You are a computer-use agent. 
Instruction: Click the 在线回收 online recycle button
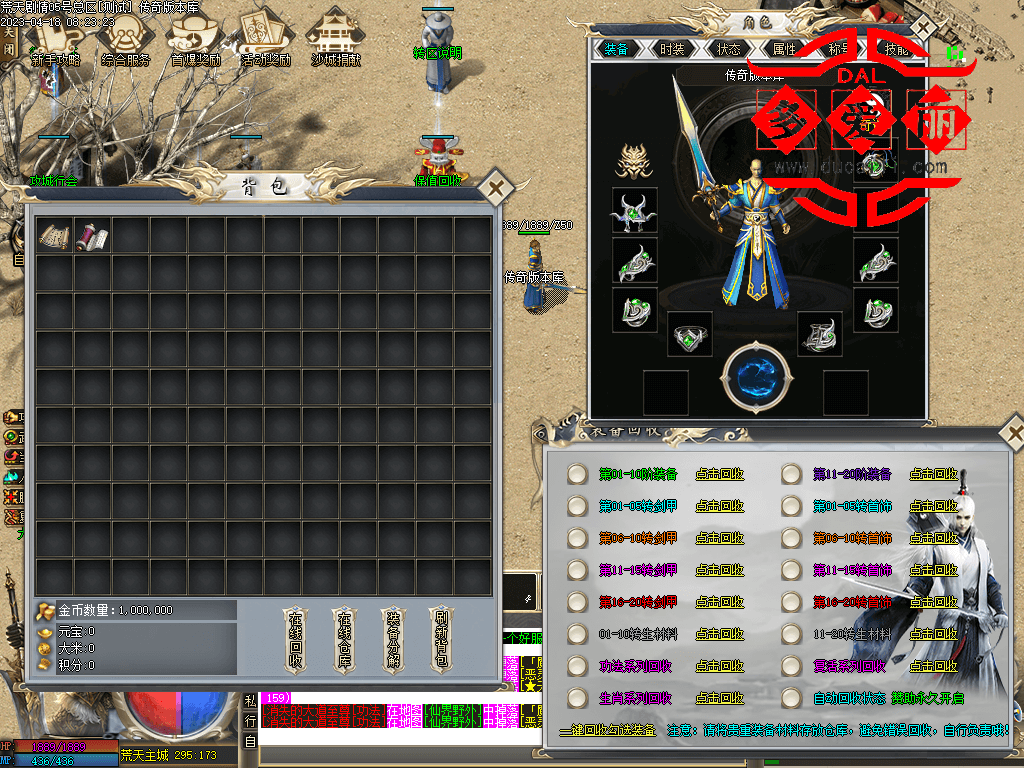pos(296,638)
